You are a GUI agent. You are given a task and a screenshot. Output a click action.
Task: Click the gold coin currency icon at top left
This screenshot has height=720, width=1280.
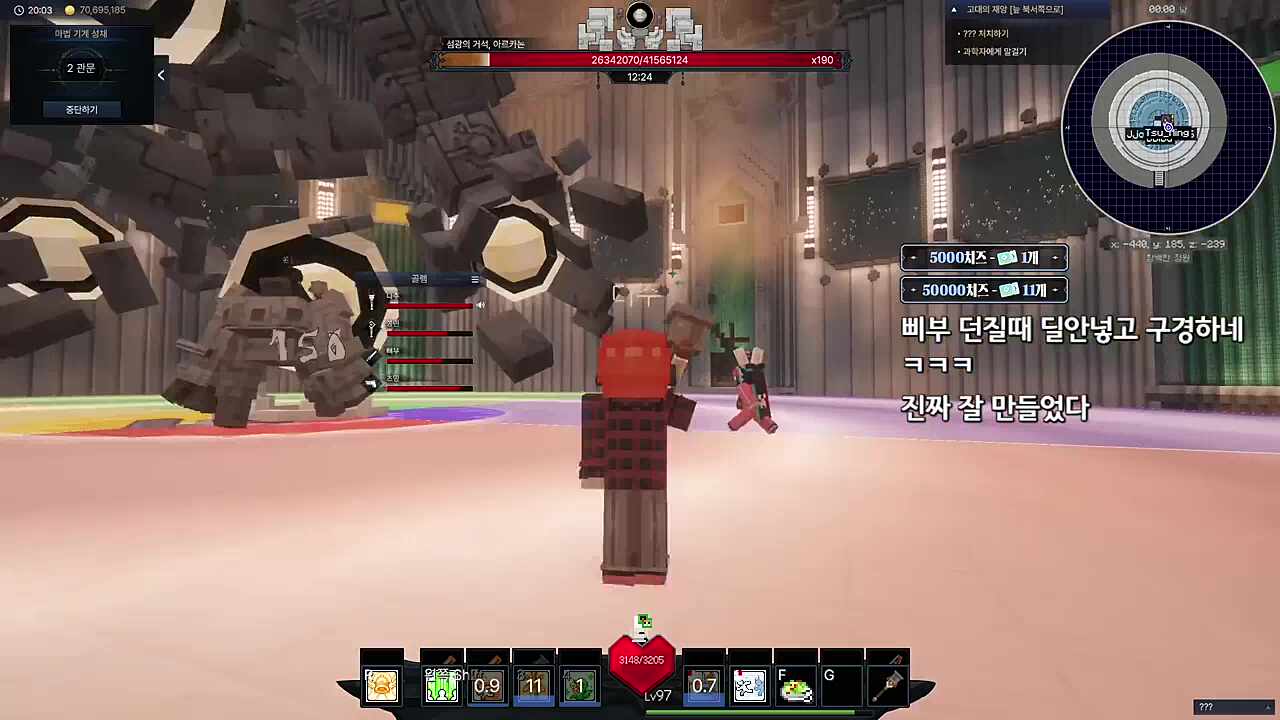(69, 10)
